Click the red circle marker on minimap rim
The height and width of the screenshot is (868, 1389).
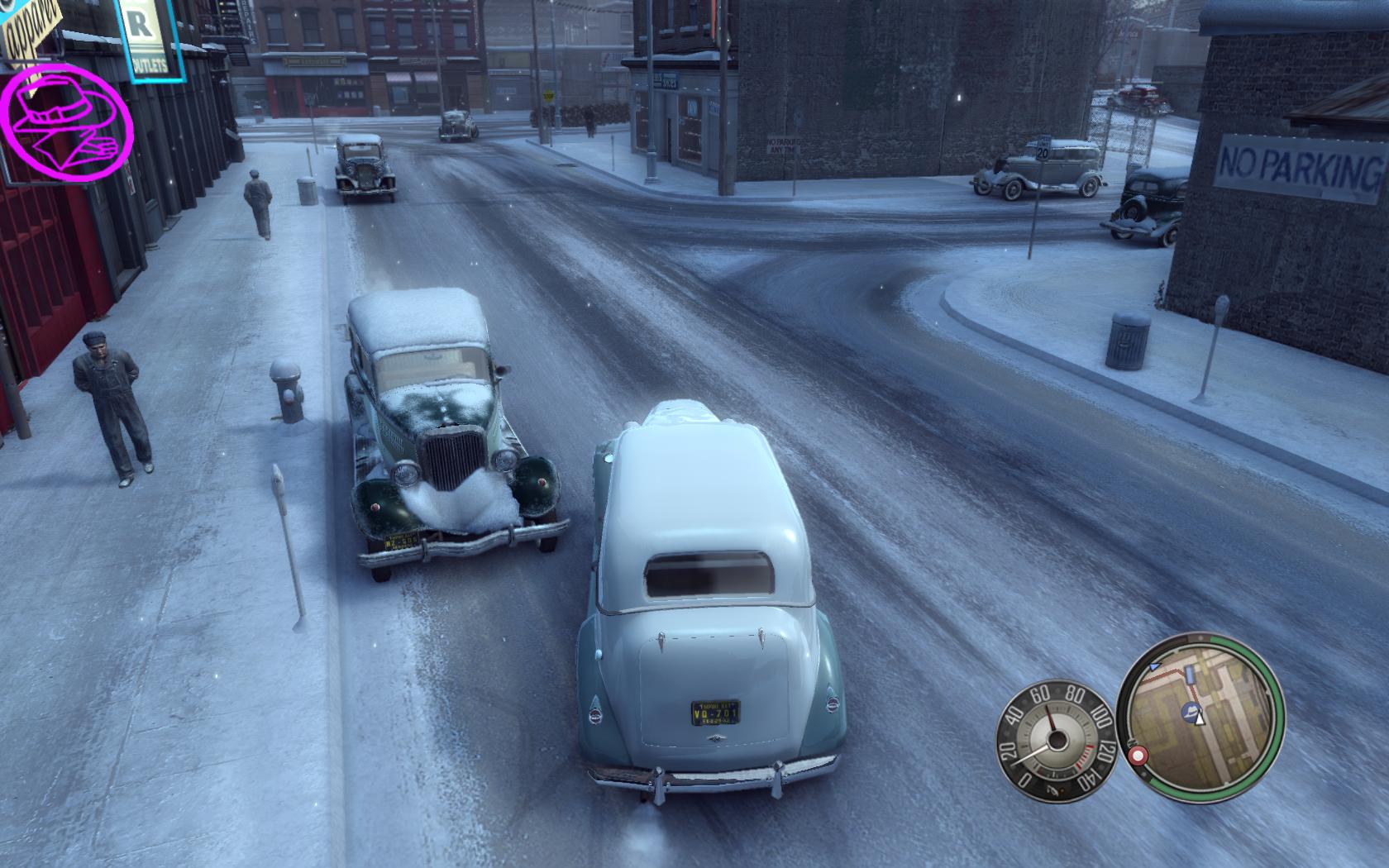pos(1138,756)
